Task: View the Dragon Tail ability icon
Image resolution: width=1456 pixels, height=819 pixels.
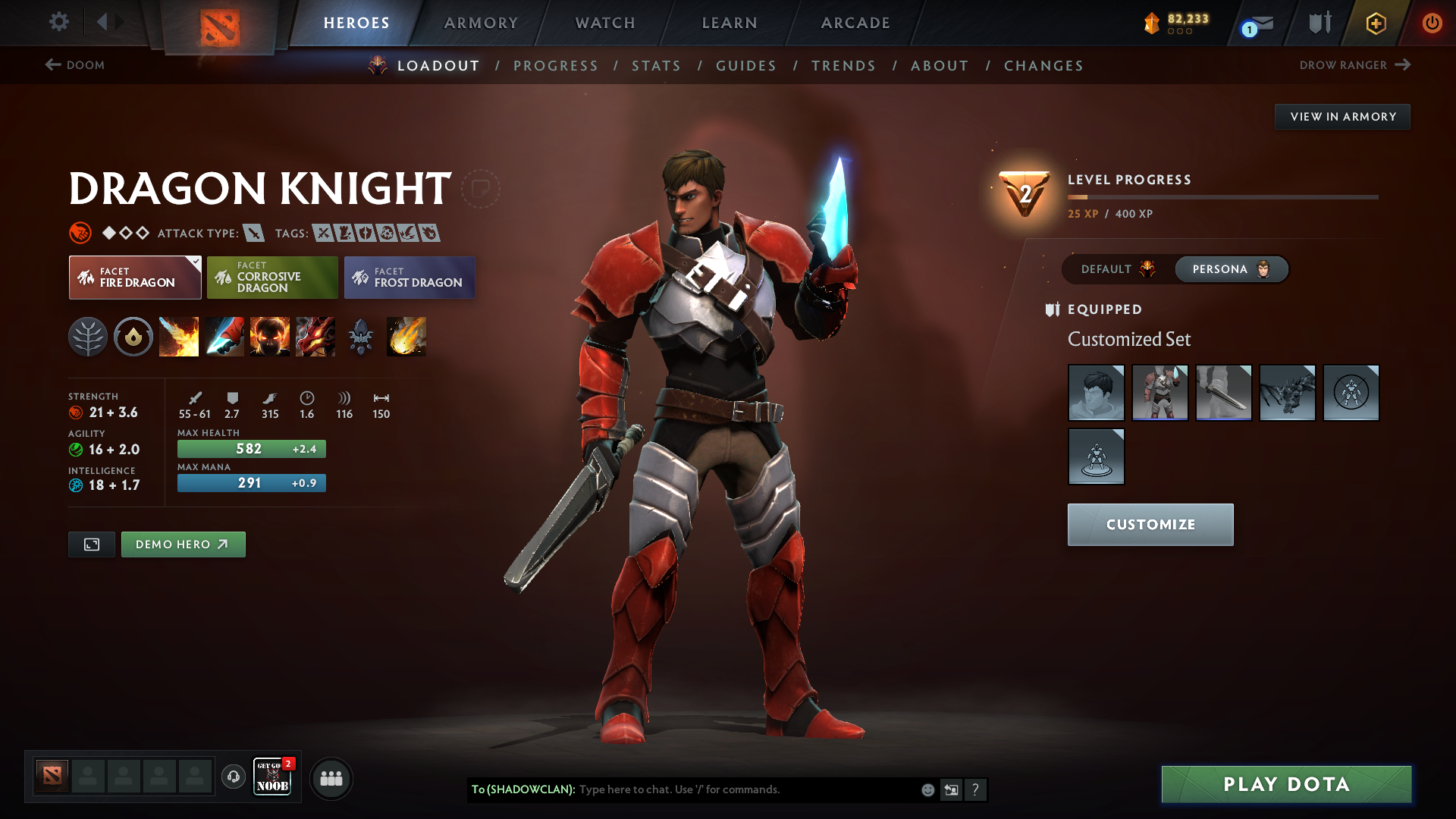Action: [x=224, y=337]
